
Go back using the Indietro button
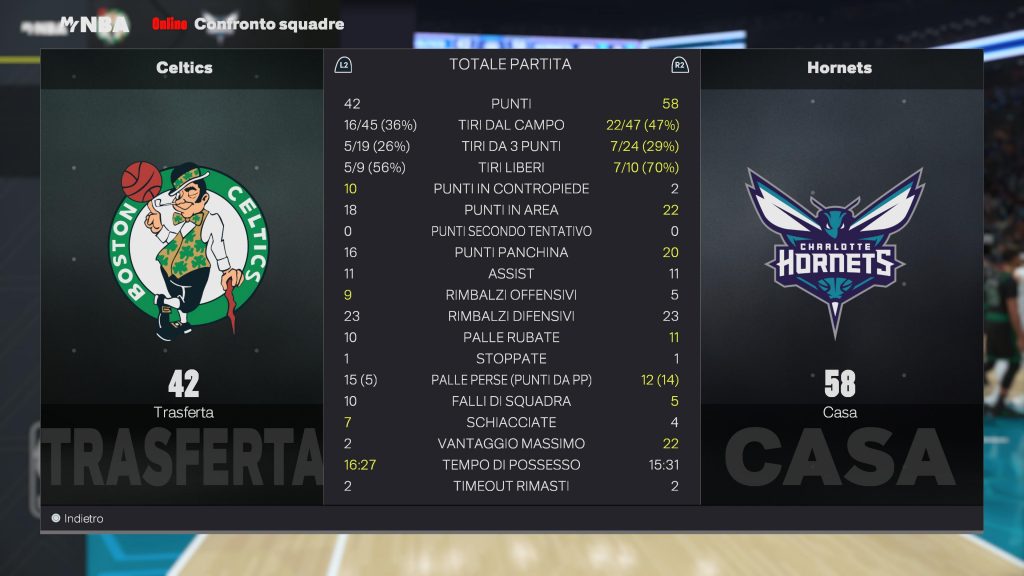pos(78,519)
